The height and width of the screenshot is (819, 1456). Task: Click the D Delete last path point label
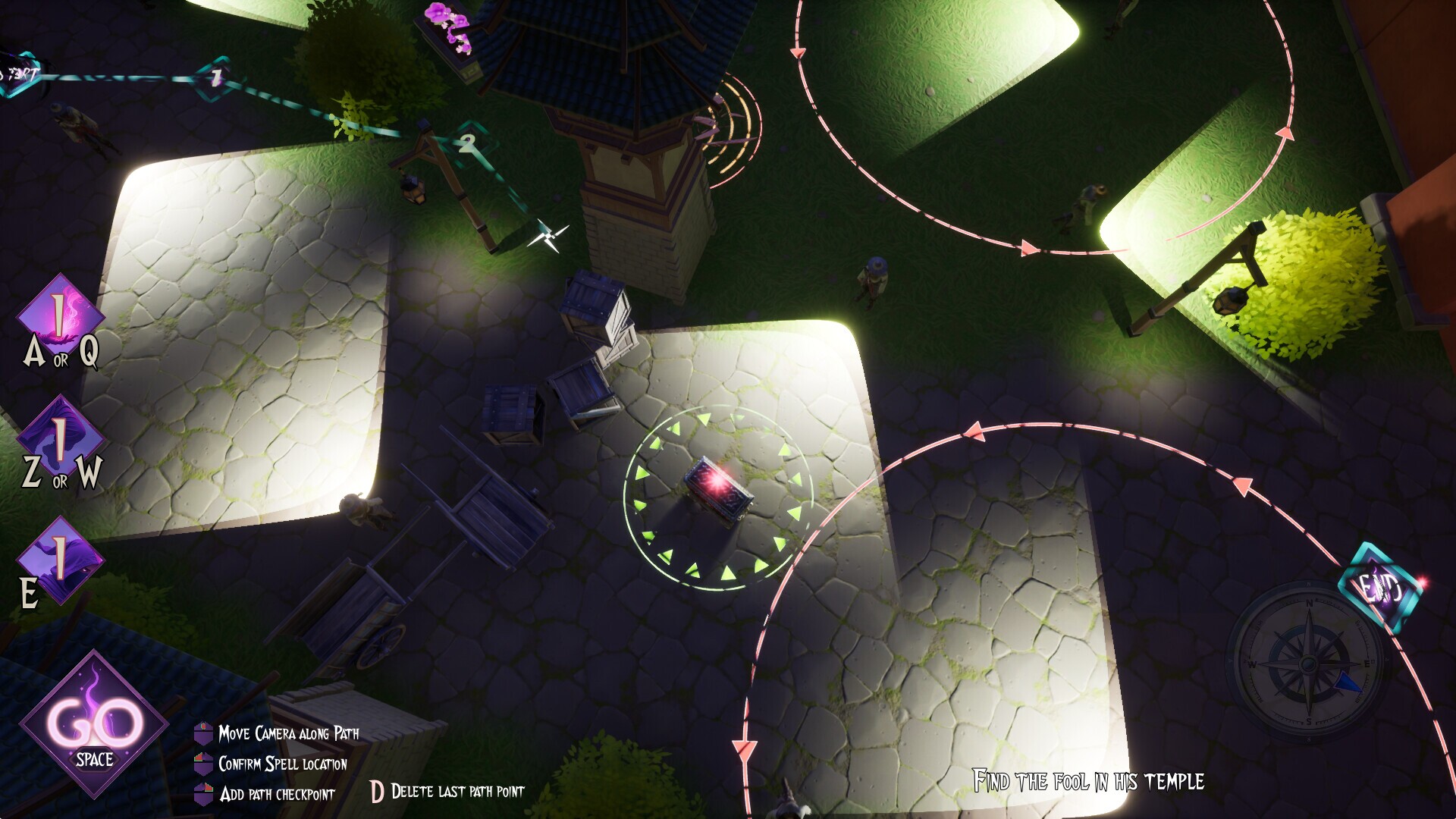click(x=447, y=792)
